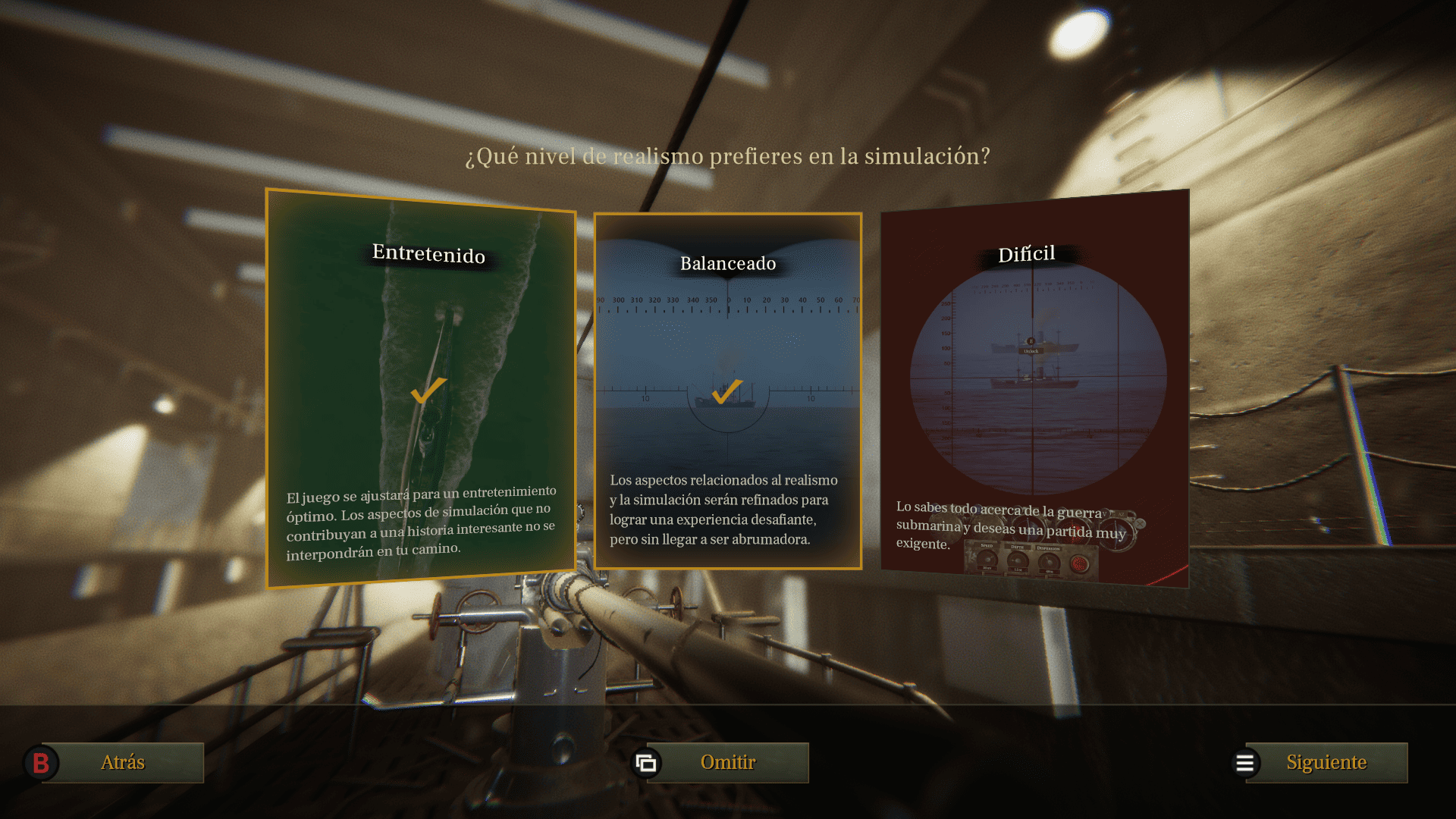Continue with the Siguiente button
Screen dimensions: 1456x819
coord(1326,762)
